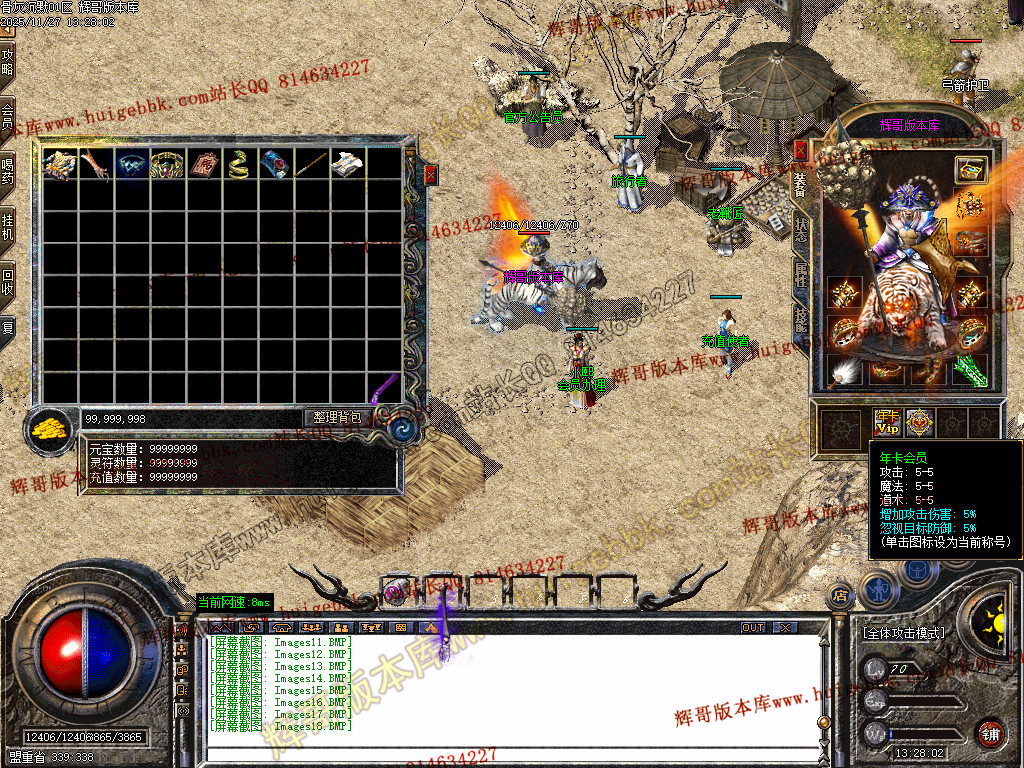Close the character equipment panel

pos(800,150)
